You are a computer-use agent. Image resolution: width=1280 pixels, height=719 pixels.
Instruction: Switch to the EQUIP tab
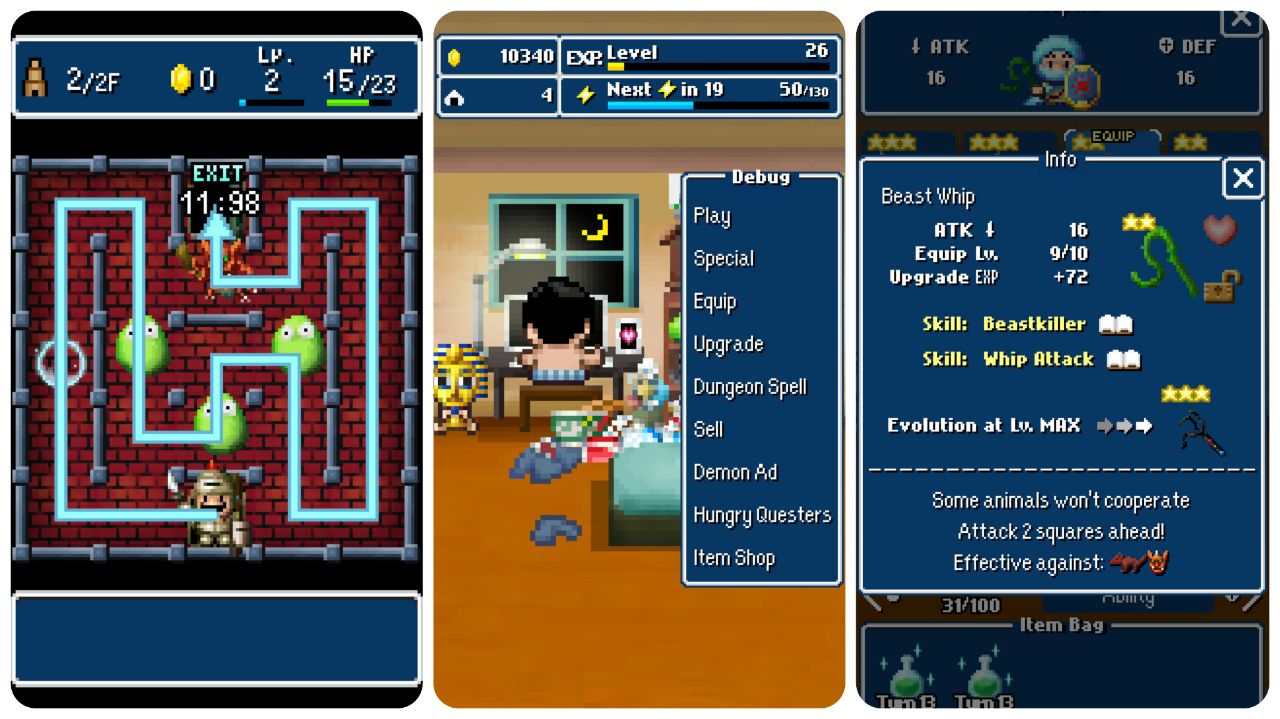pos(1112,138)
